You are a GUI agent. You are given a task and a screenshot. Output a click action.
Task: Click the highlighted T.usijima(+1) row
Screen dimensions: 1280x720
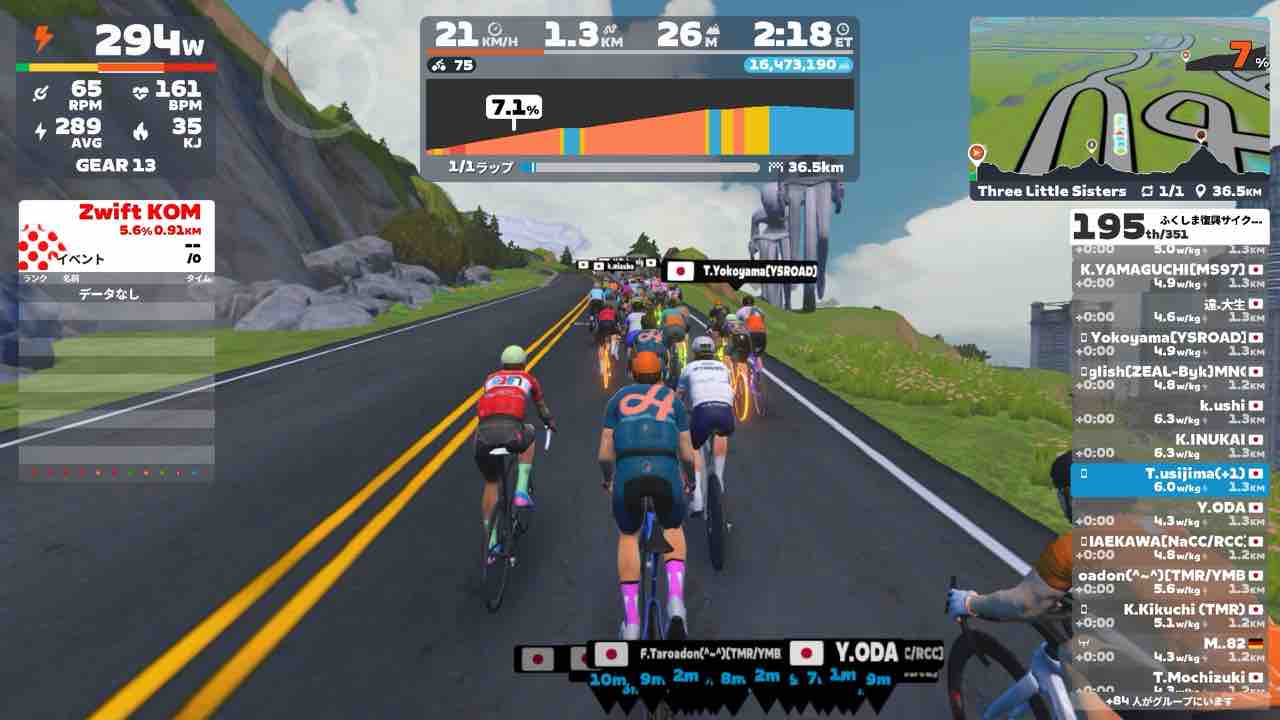(x=1169, y=480)
